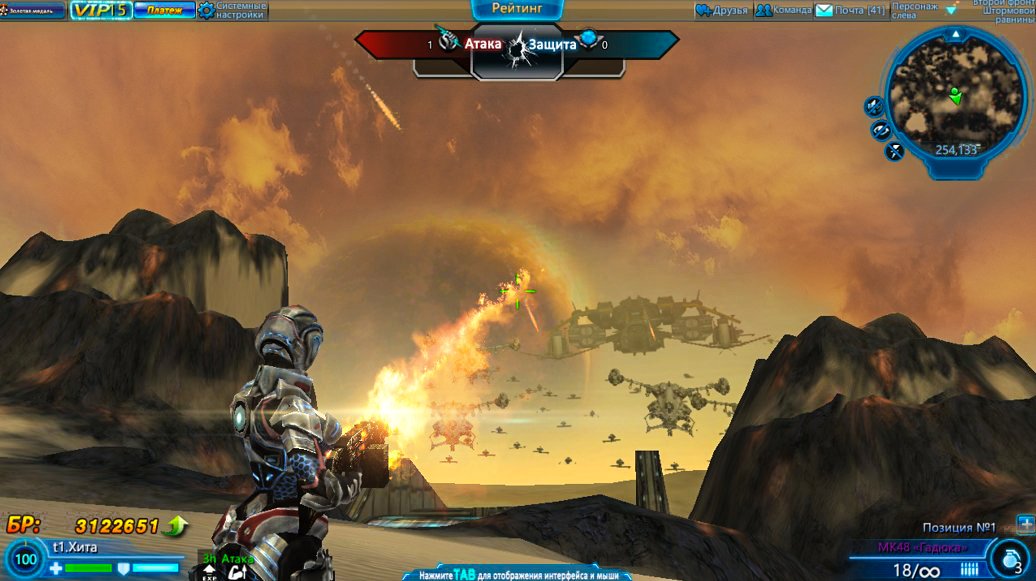Click the green arrow next to БР score
The width and height of the screenshot is (1036, 581).
(x=177, y=525)
